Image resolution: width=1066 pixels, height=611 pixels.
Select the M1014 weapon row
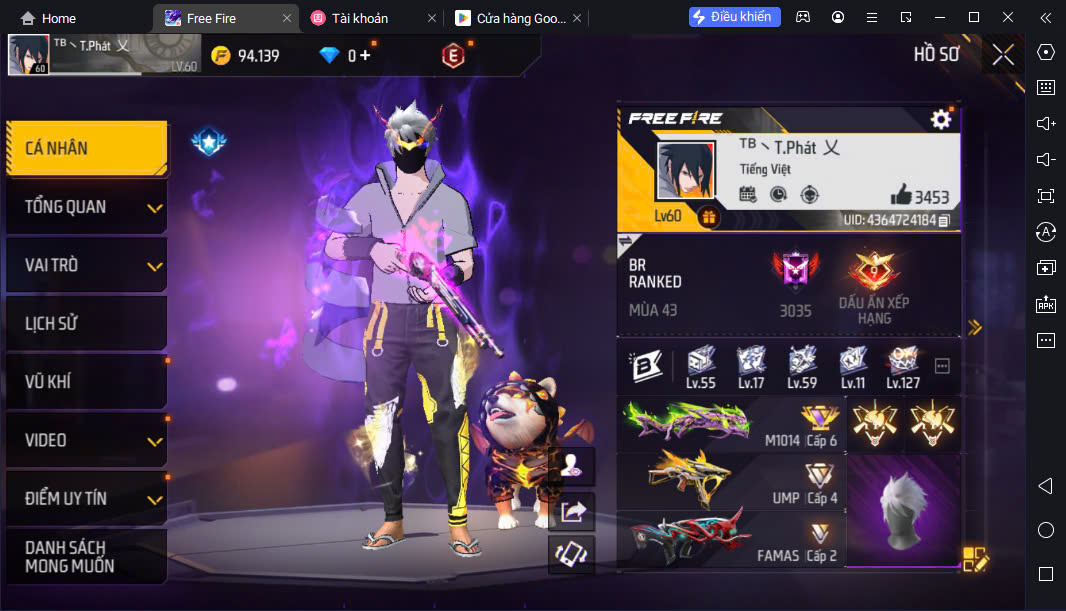coord(730,424)
